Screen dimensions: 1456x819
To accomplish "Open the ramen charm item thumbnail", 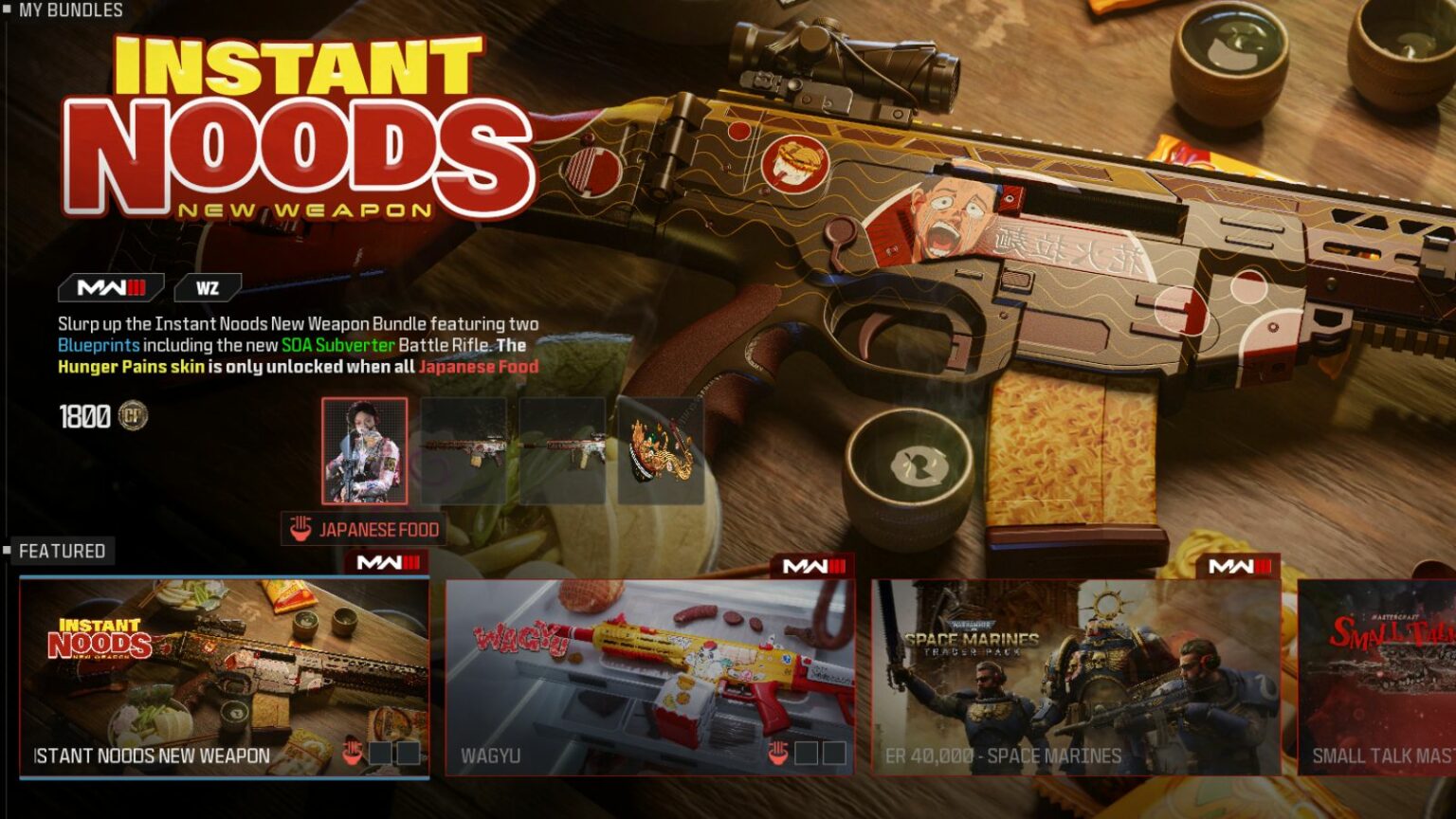I will pos(659,452).
